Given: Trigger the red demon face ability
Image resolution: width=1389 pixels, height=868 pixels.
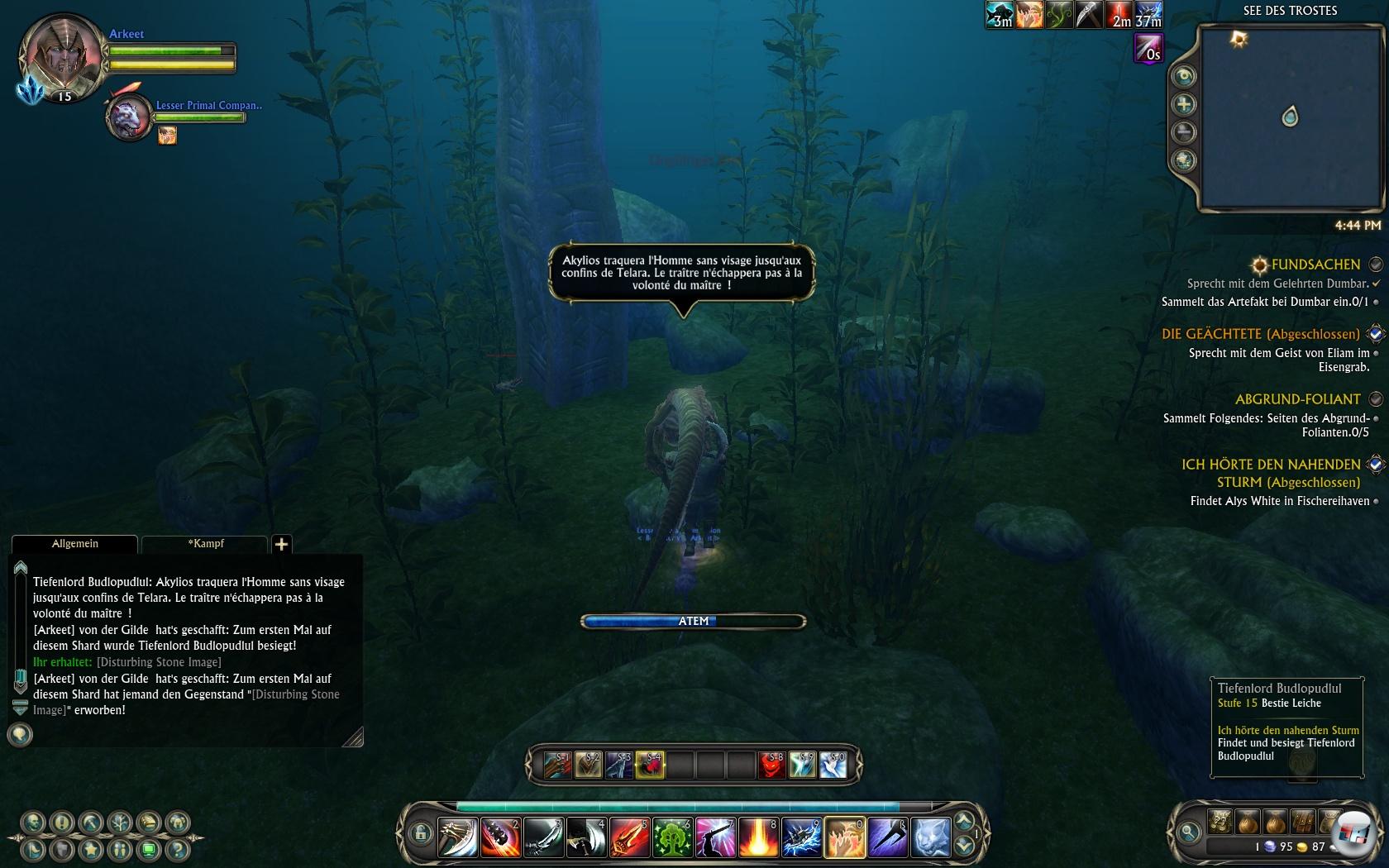Looking at the screenshot, I should coord(771,765).
